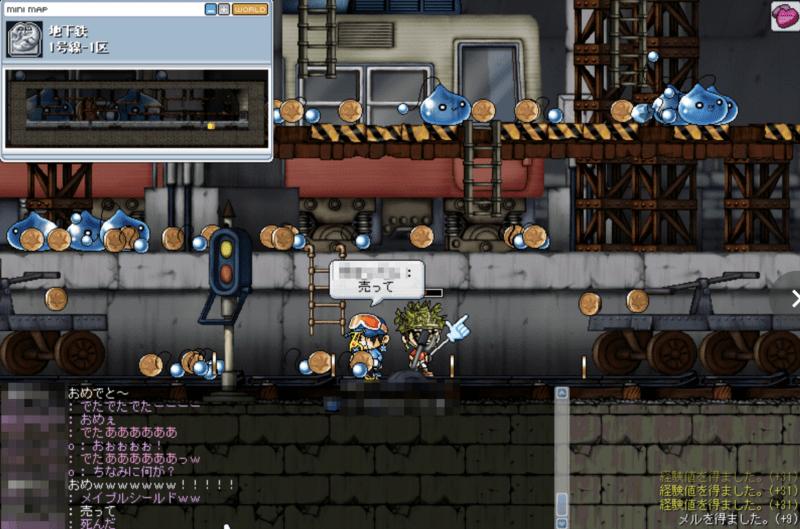Image resolution: width=800 pixels, height=529 pixels.
Task: Open the WORLD map
Action: [x=249, y=9]
